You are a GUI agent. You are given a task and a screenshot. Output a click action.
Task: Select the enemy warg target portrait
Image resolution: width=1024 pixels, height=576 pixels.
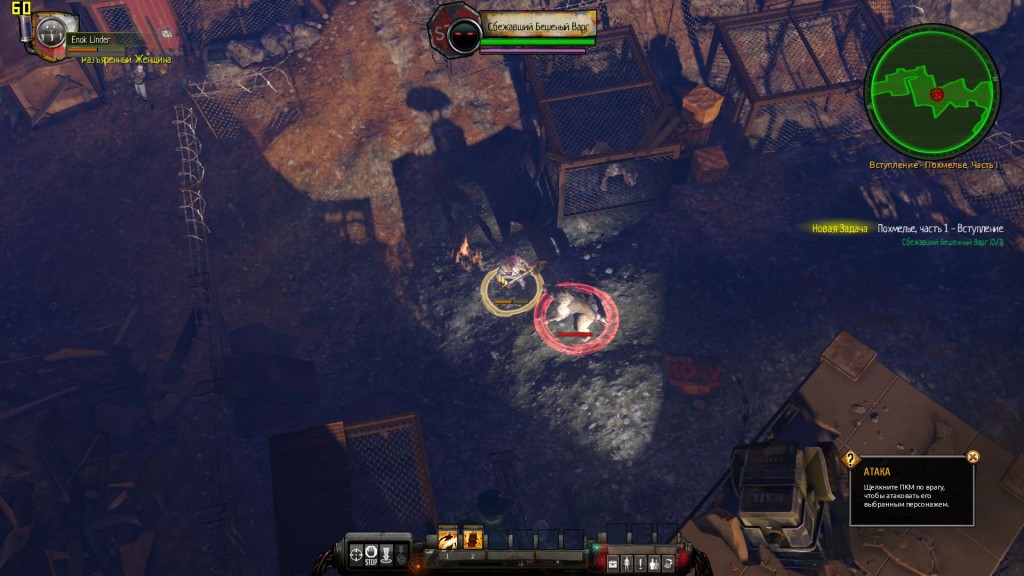click(x=463, y=35)
